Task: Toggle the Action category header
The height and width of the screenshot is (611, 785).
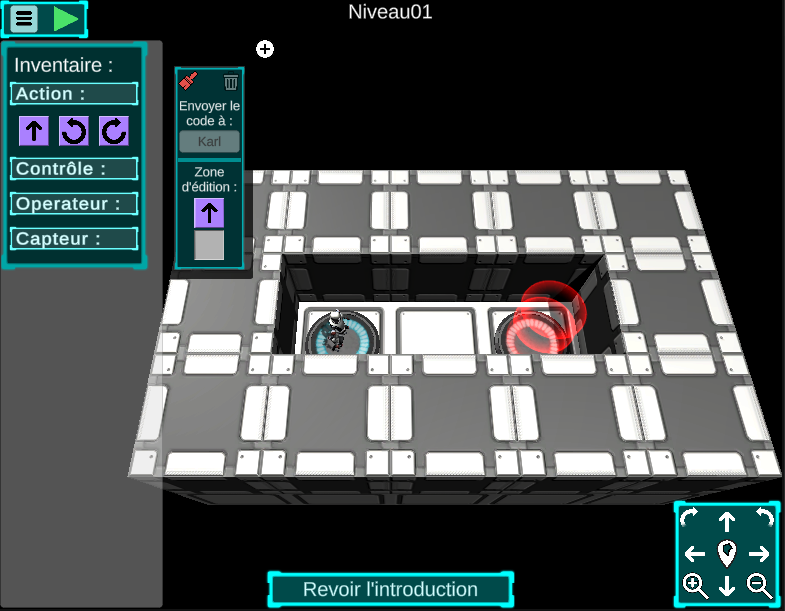Action: tap(74, 94)
